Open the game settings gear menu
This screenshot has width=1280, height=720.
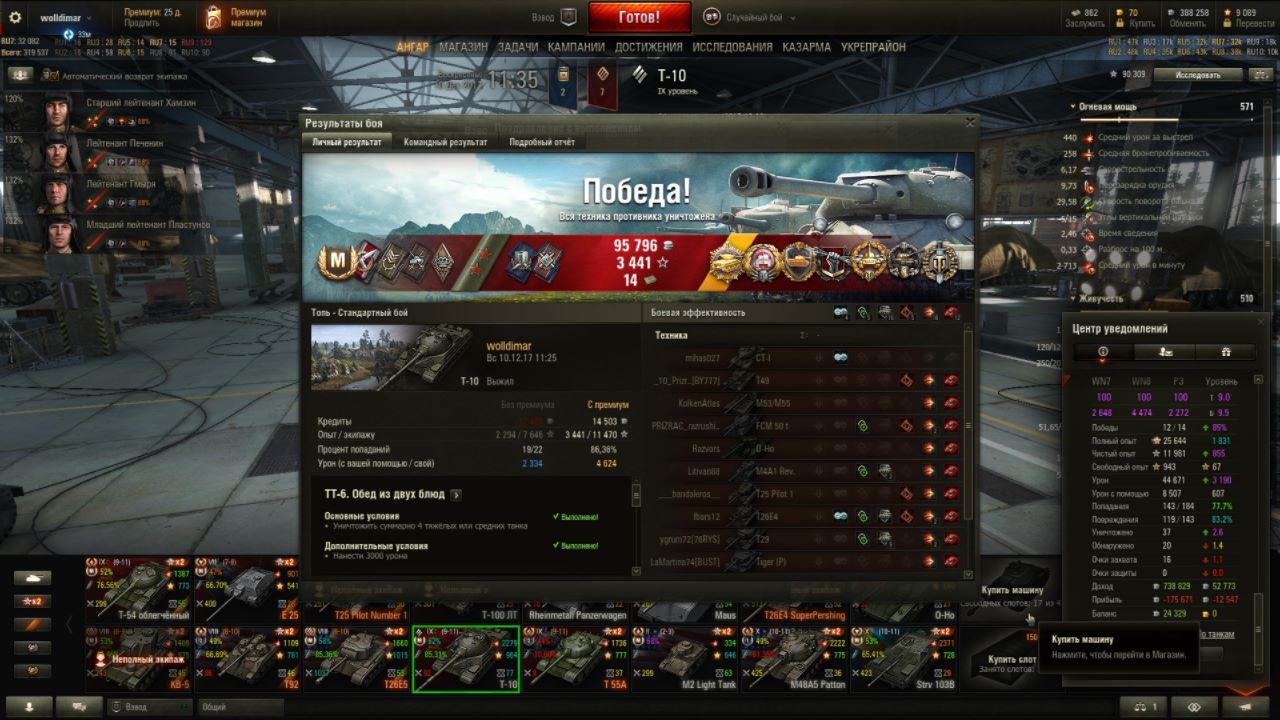coord(15,18)
